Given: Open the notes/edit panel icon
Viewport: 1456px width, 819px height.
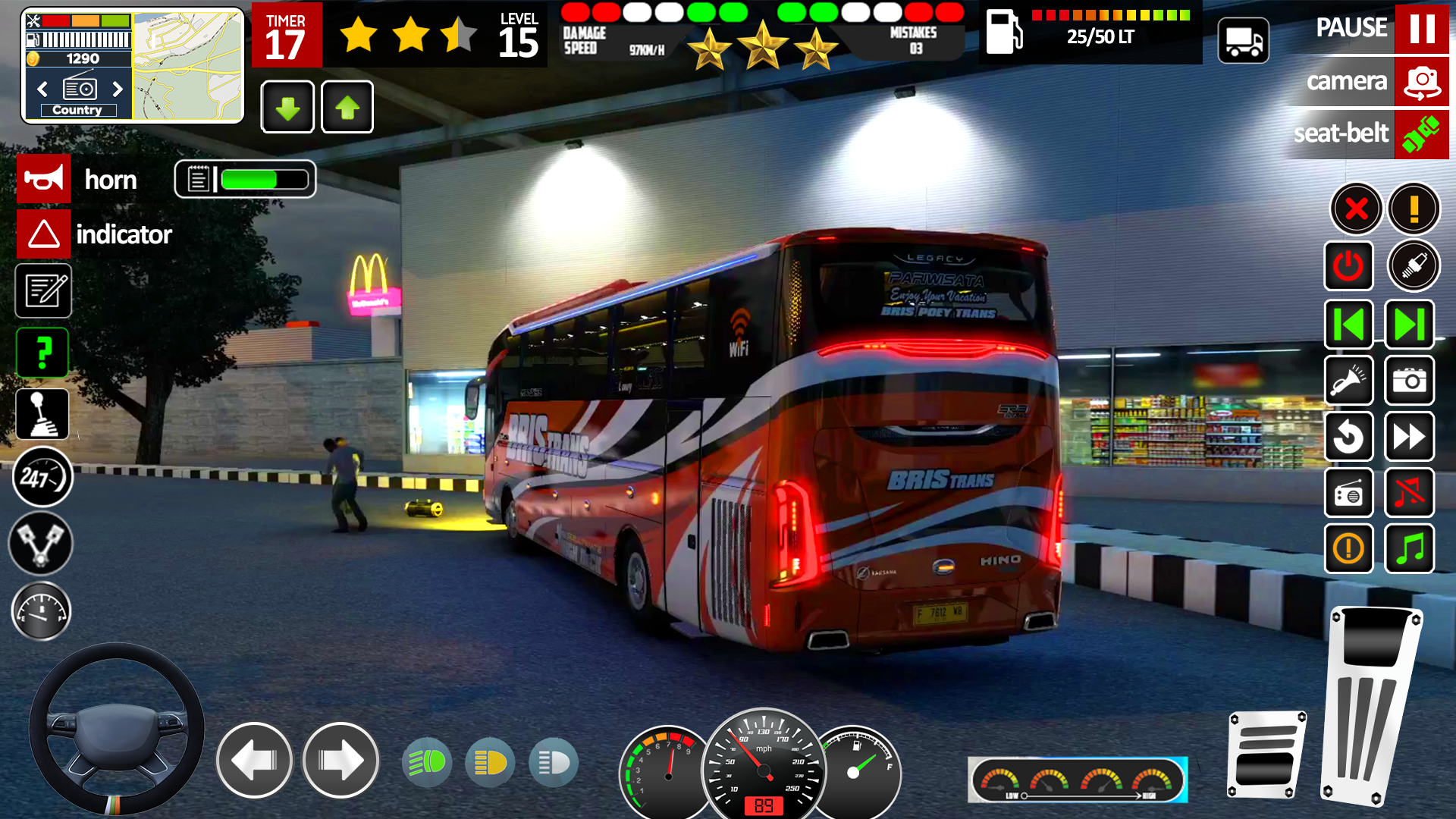Looking at the screenshot, I should click(42, 291).
